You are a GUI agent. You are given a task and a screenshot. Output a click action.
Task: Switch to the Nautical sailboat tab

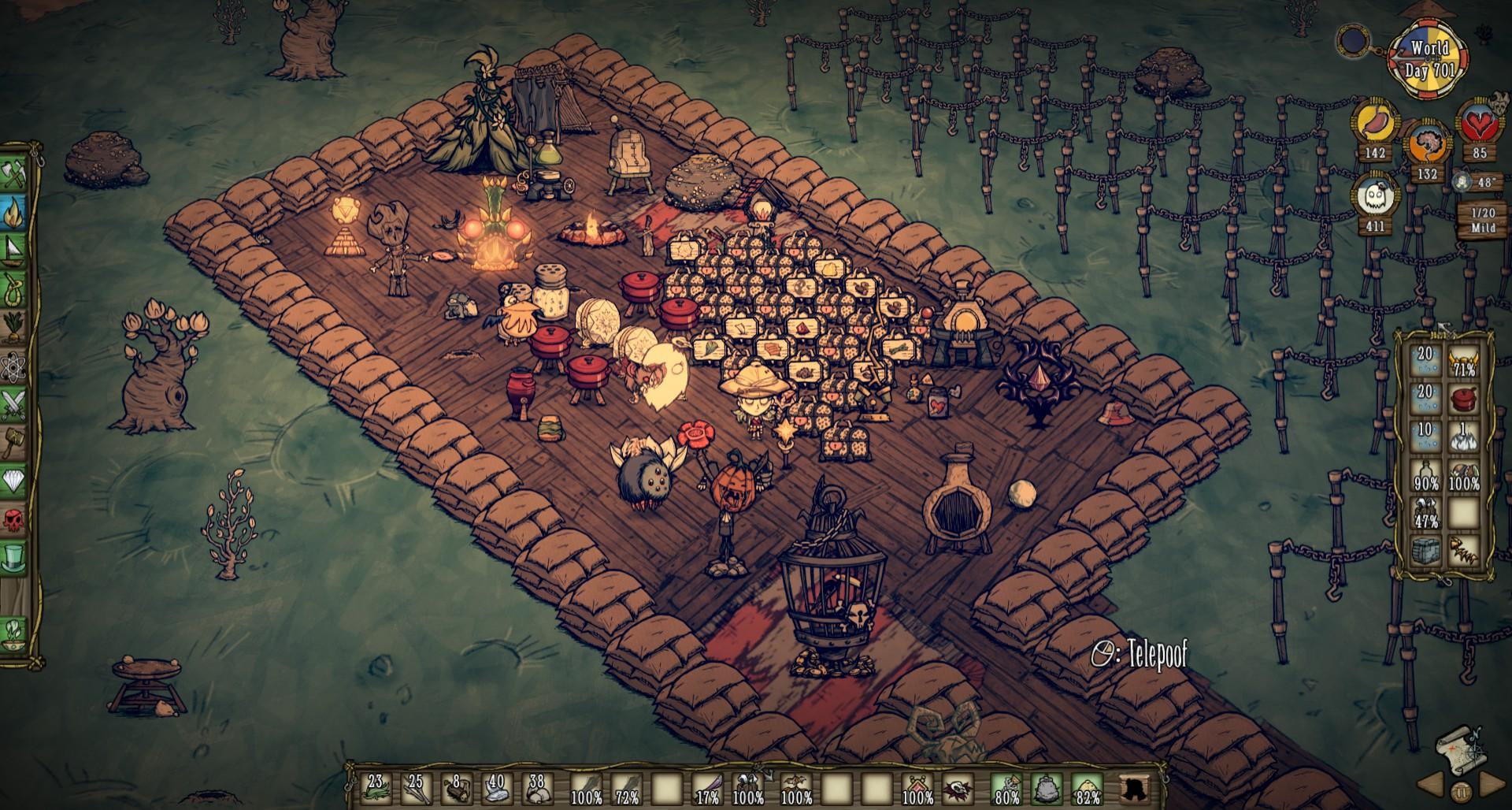point(16,249)
